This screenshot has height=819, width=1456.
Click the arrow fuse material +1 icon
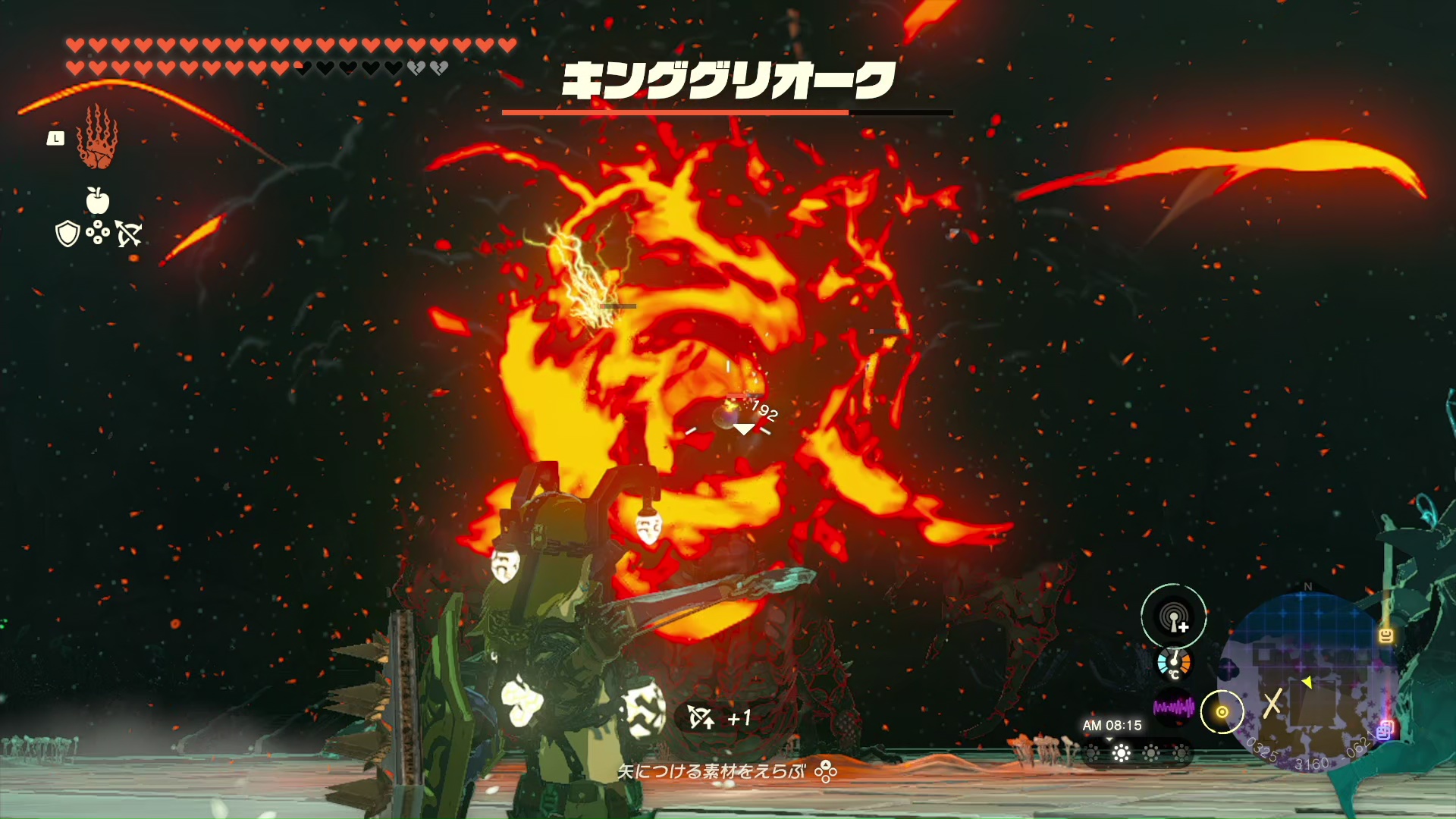(x=701, y=717)
